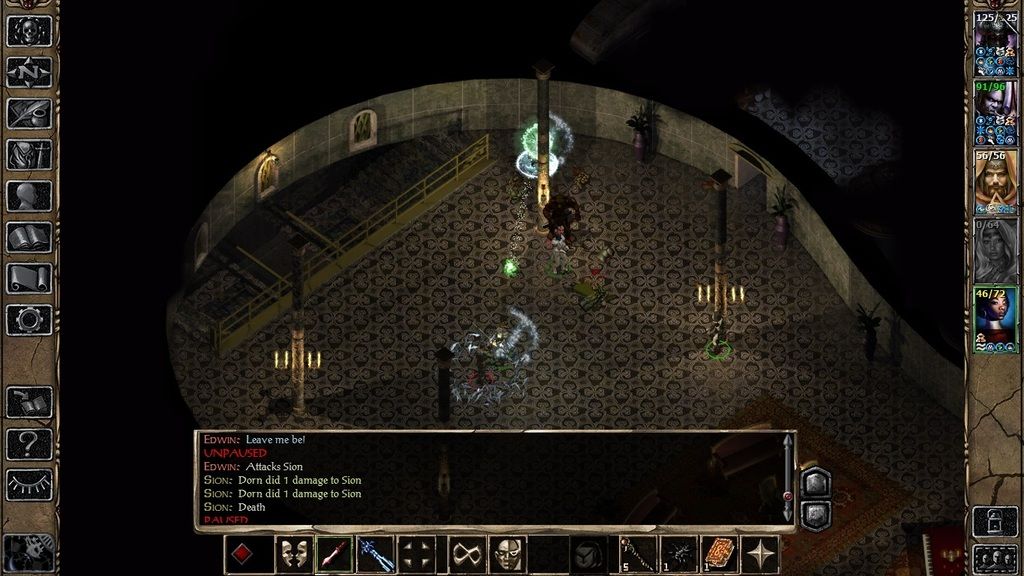Select the greyed-out dead party member portrait

[x=995, y=250]
